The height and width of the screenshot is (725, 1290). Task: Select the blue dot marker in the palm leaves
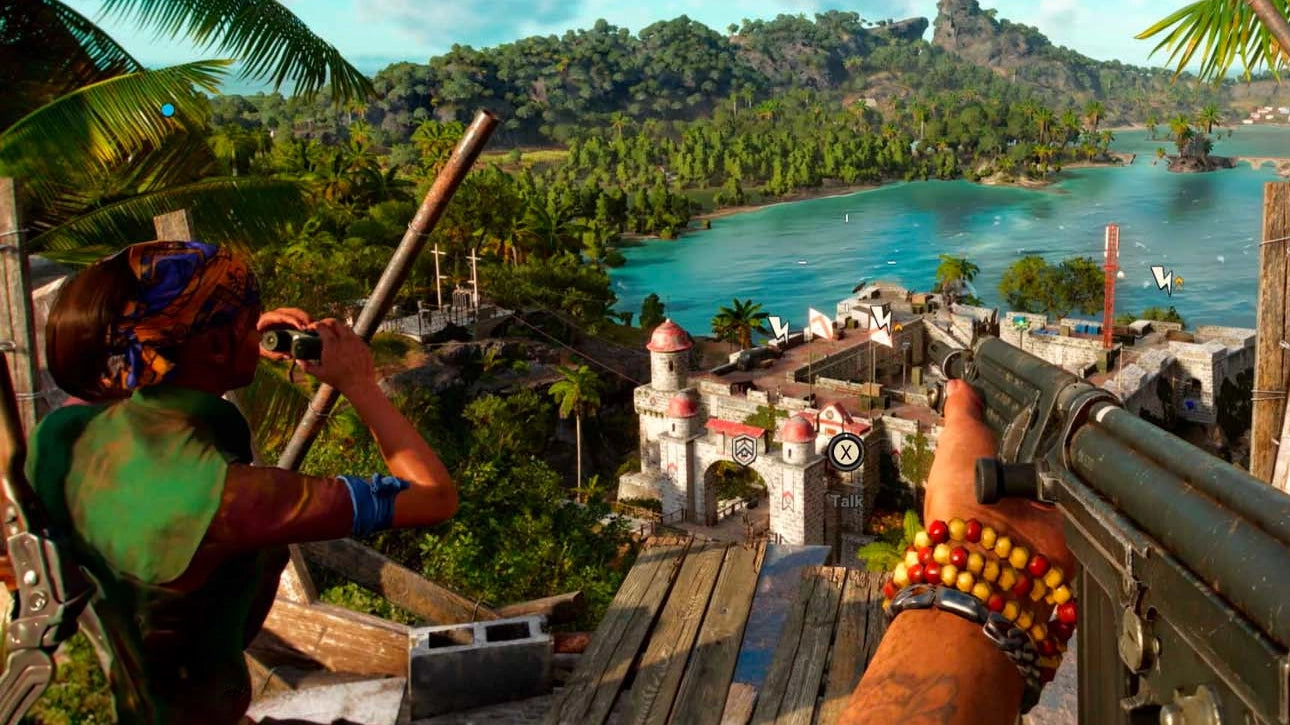pos(167,110)
